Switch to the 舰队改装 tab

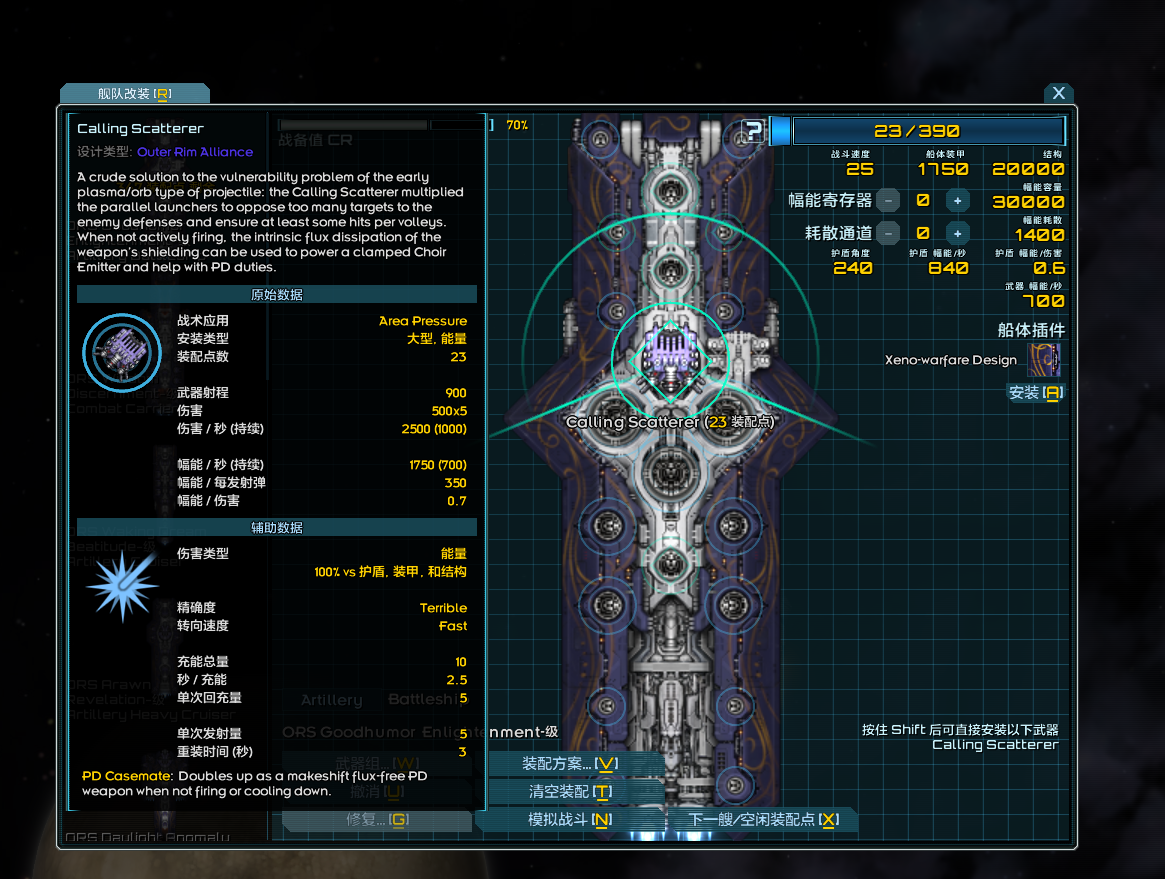[x=134, y=93]
